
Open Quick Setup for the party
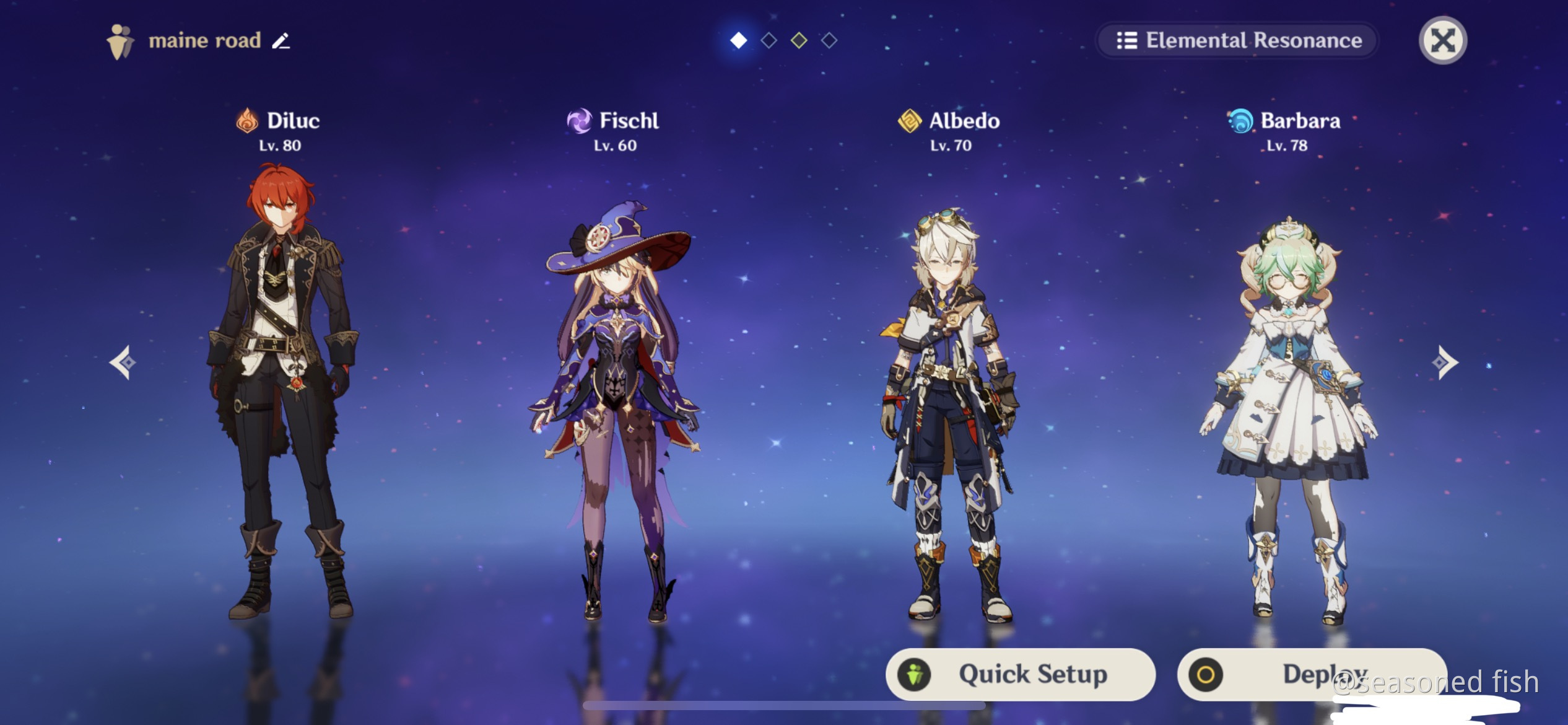pyautogui.click(x=1020, y=674)
